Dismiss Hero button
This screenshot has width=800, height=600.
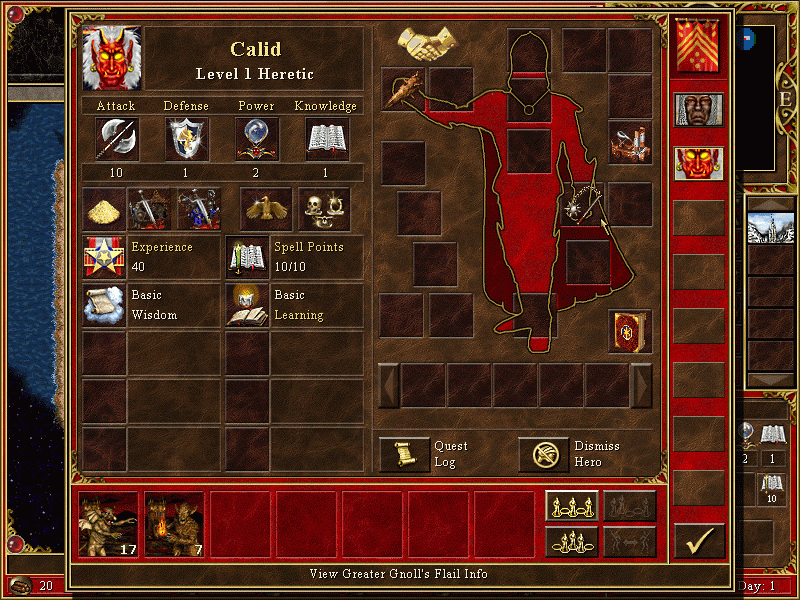[x=544, y=455]
